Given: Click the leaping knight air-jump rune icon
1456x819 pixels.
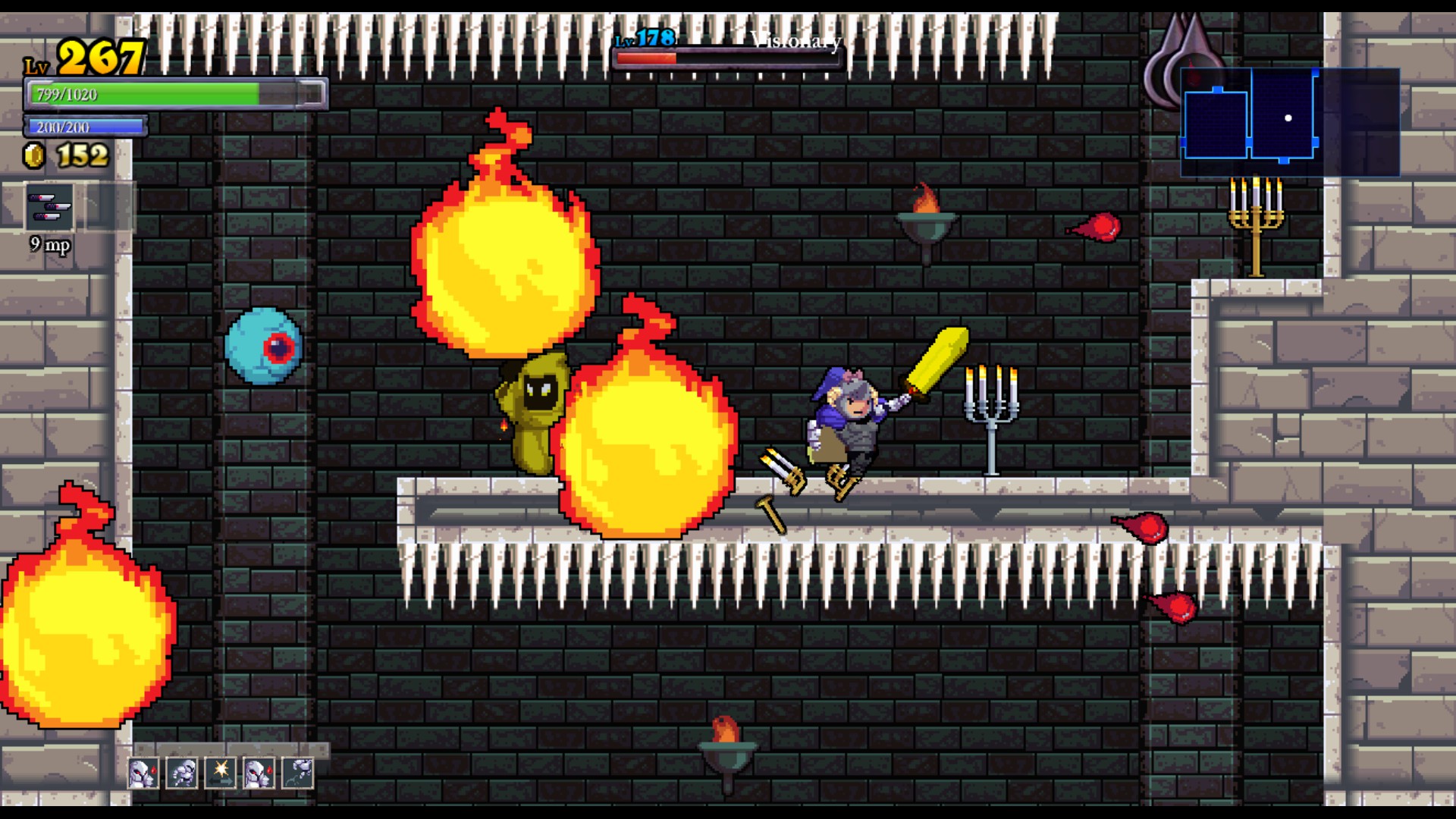Looking at the screenshot, I should (x=297, y=773).
